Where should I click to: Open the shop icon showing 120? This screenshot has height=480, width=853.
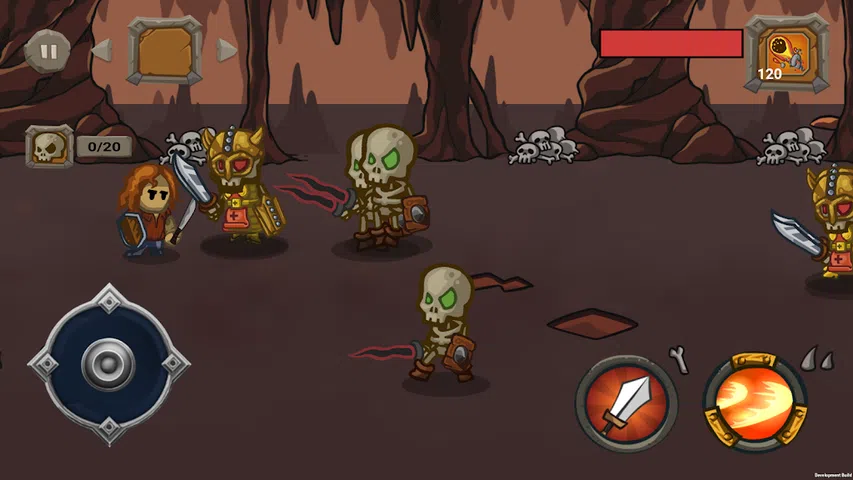(x=786, y=54)
